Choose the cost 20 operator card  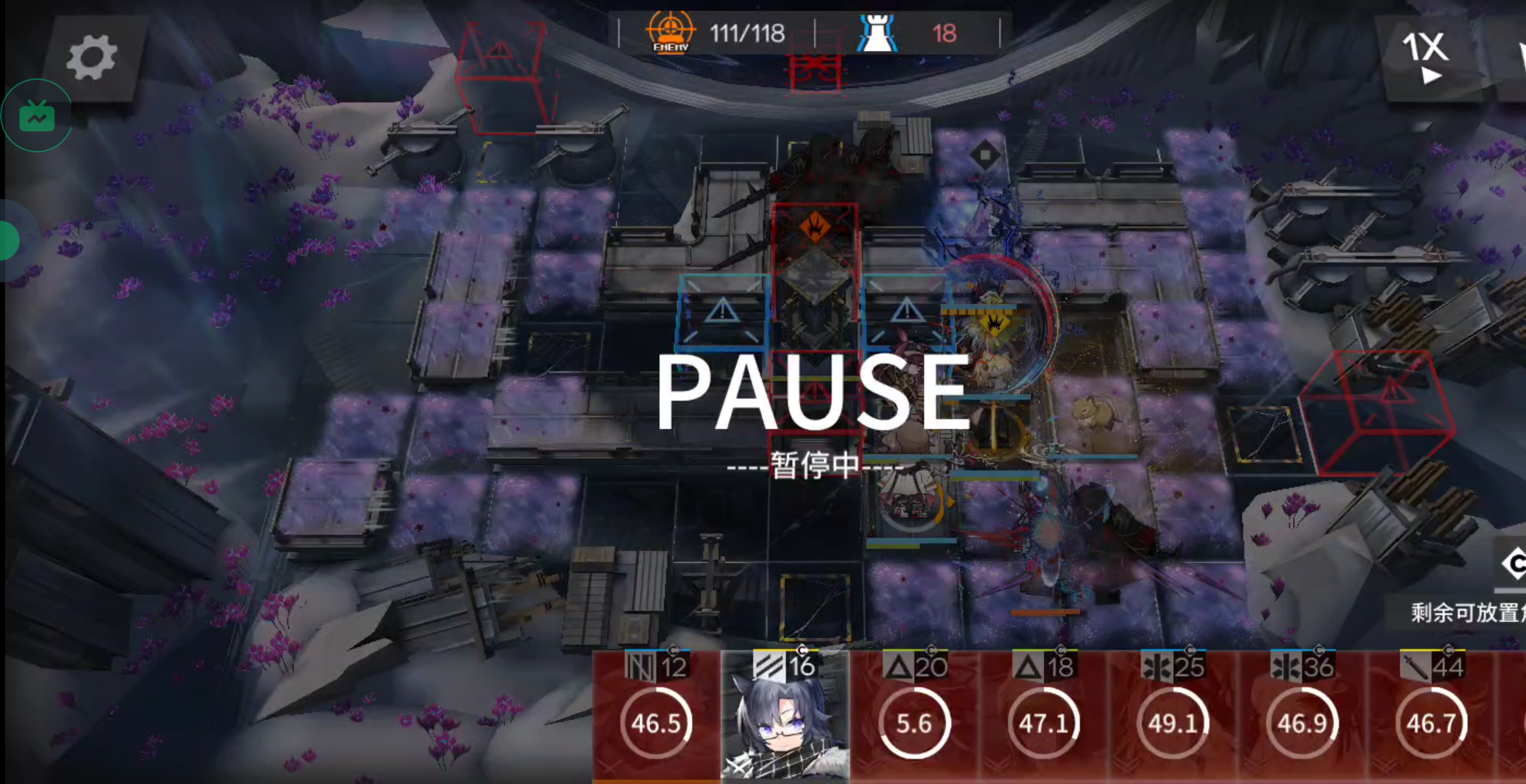click(914, 716)
